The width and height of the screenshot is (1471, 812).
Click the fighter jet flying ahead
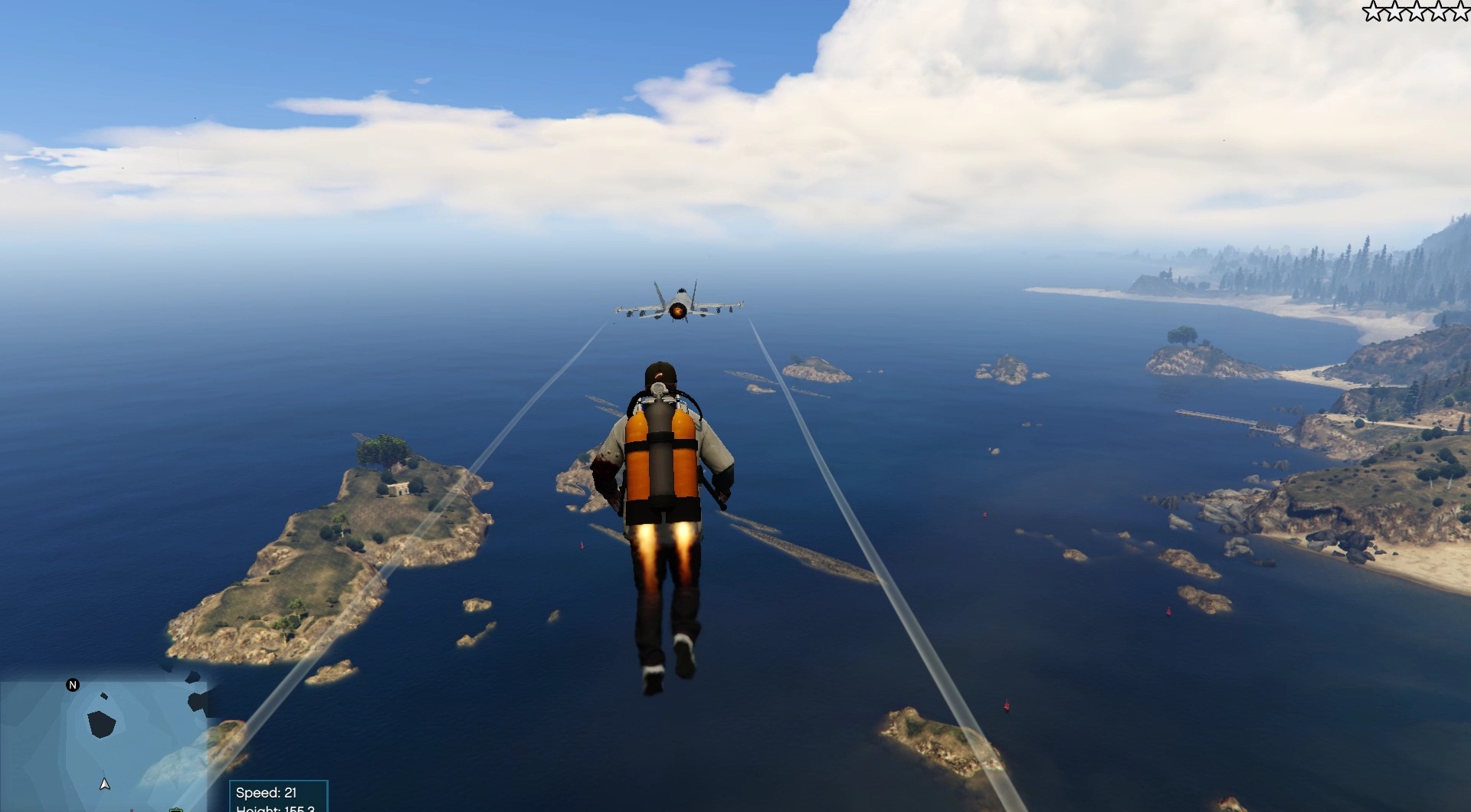[677, 305]
